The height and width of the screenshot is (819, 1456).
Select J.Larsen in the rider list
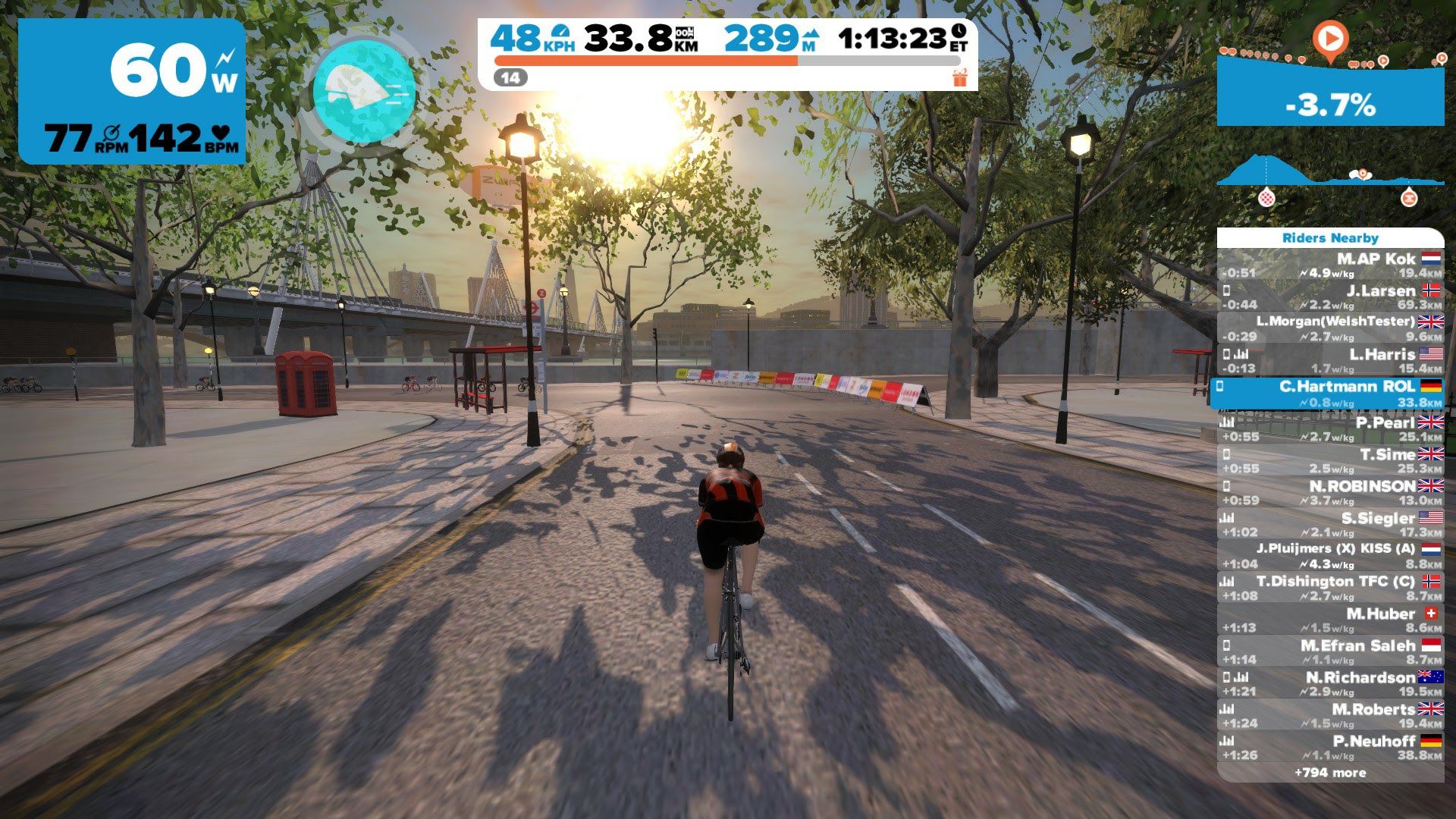point(1330,297)
